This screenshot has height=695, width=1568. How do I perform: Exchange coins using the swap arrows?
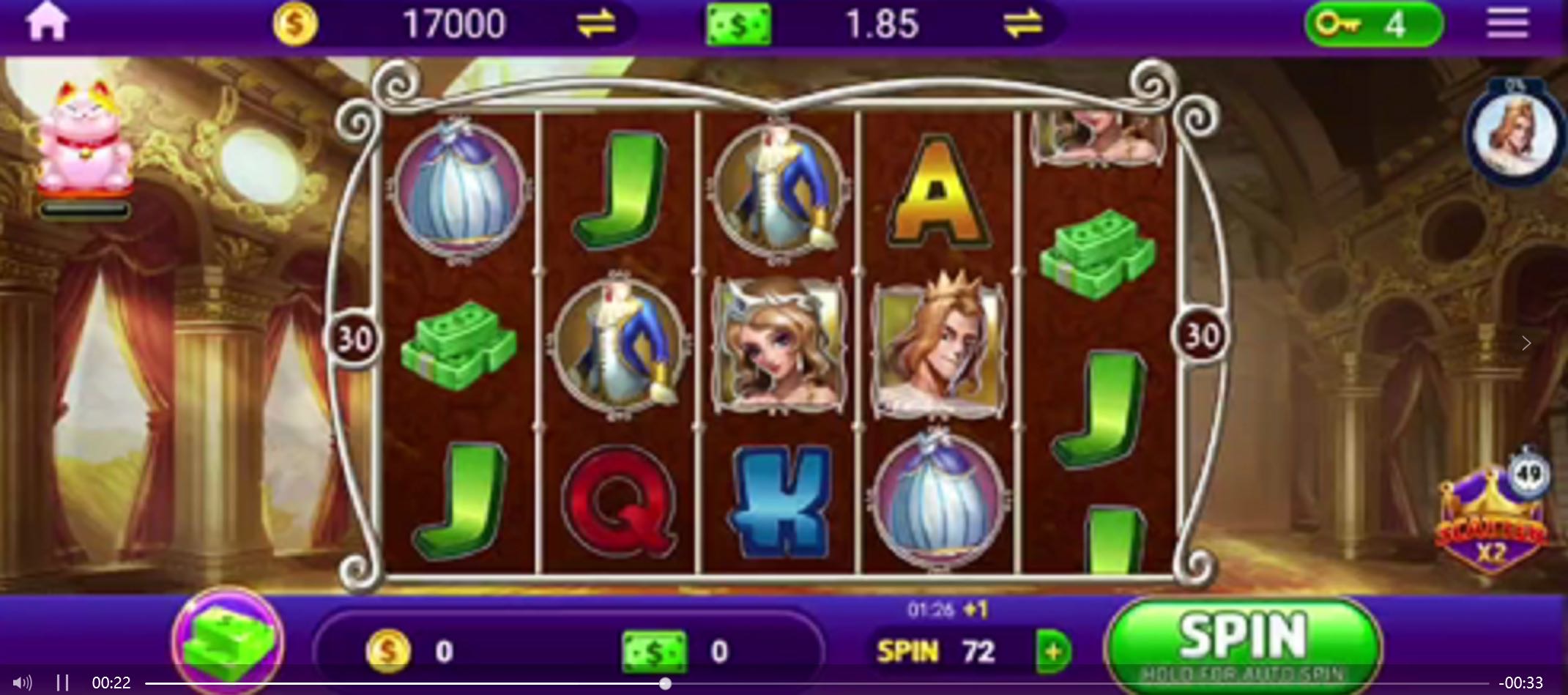[596, 23]
